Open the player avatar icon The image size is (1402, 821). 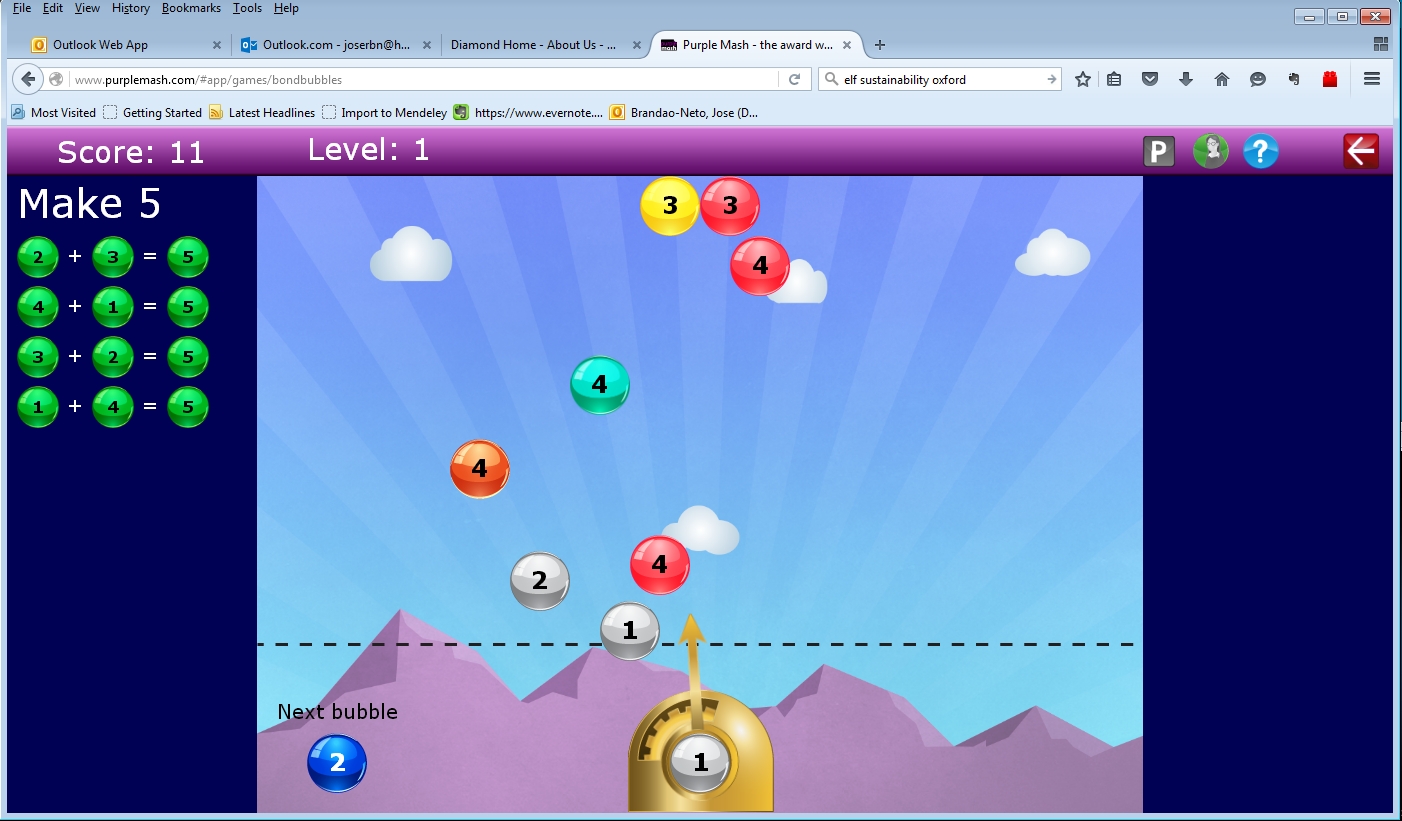tap(1210, 151)
